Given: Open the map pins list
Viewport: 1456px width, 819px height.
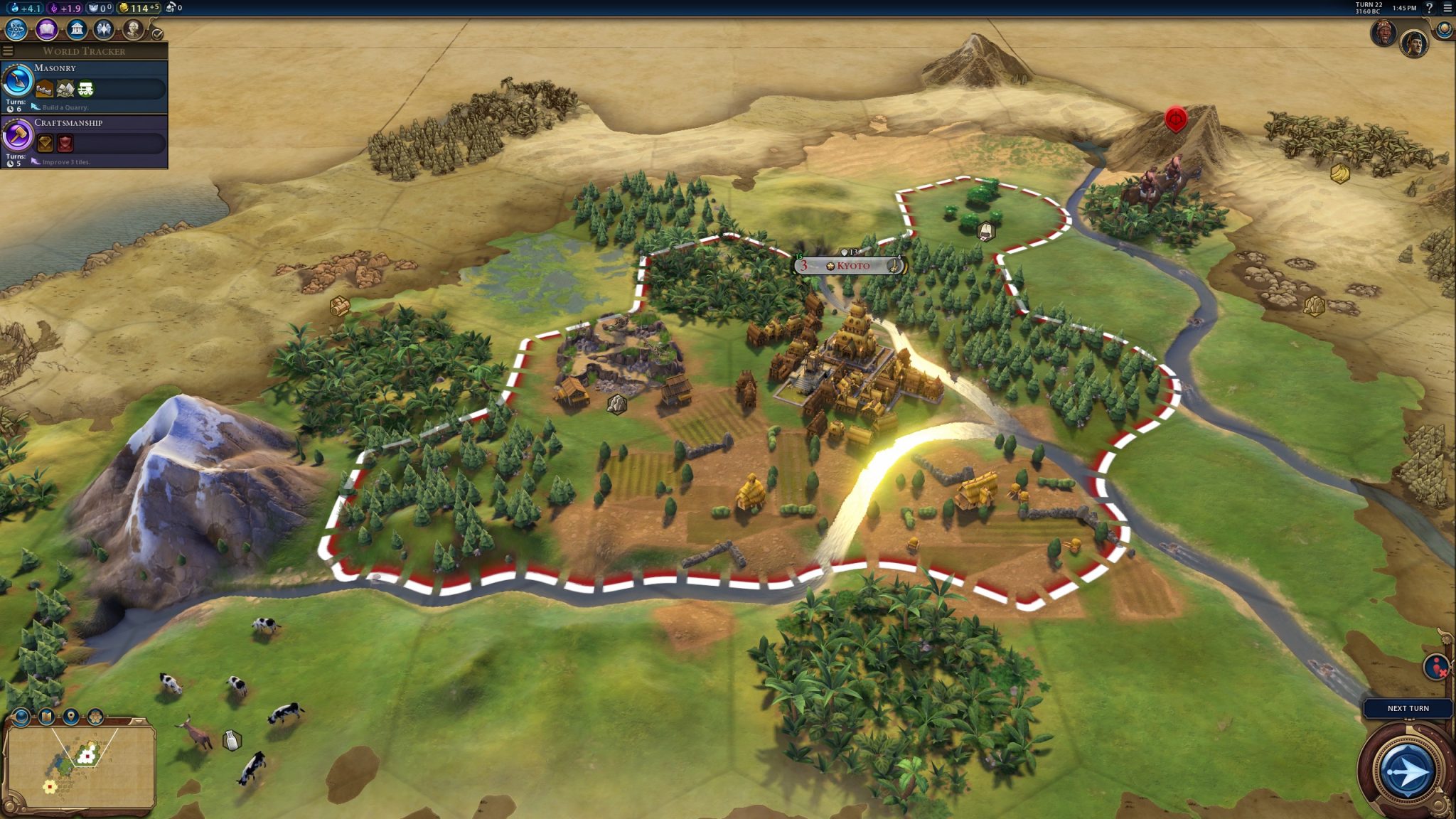Looking at the screenshot, I should pyautogui.click(x=70, y=717).
